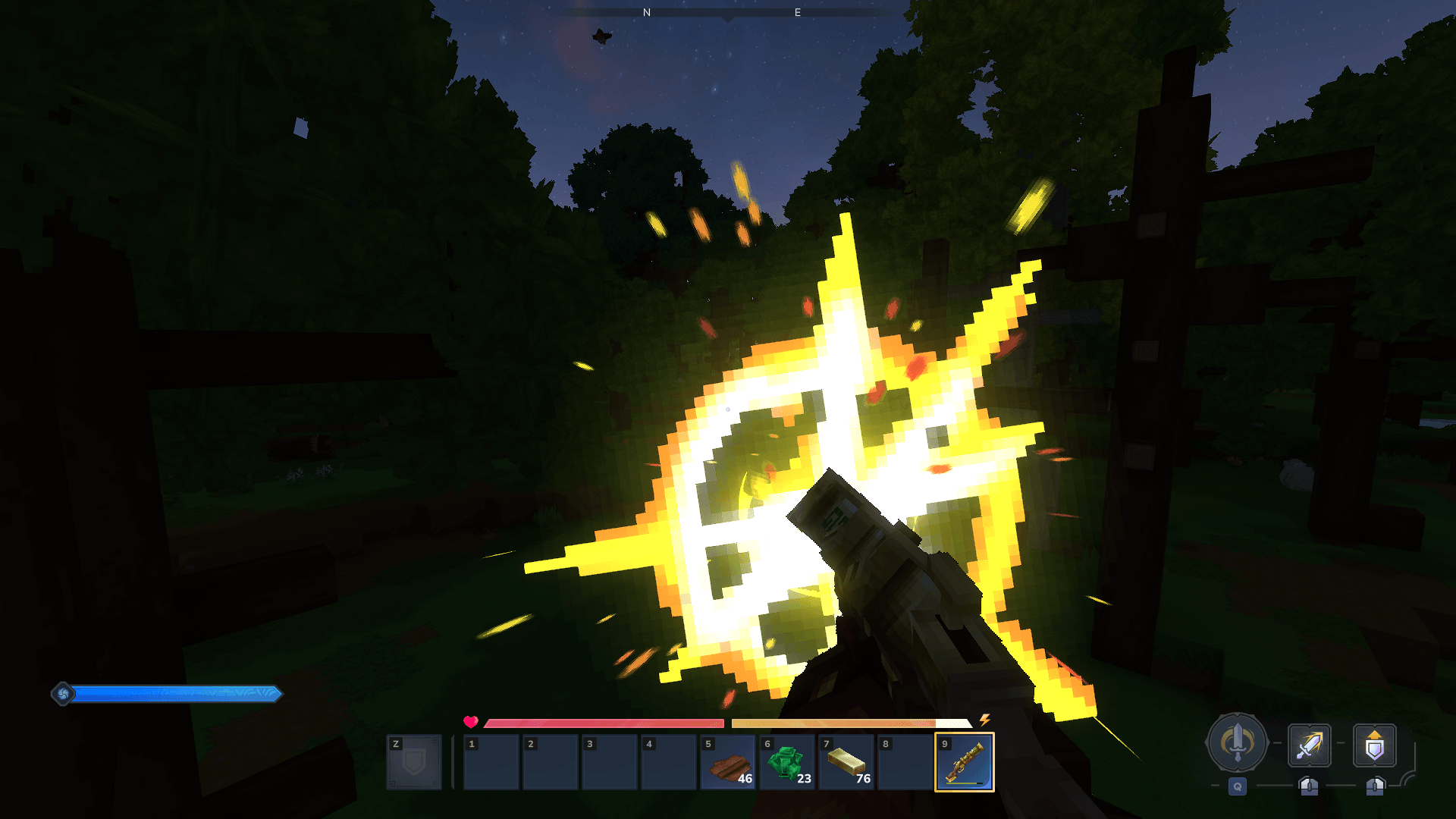Screen dimensions: 1456x819
Task: Click the glowing sword attack icon
Action: (x=1309, y=745)
